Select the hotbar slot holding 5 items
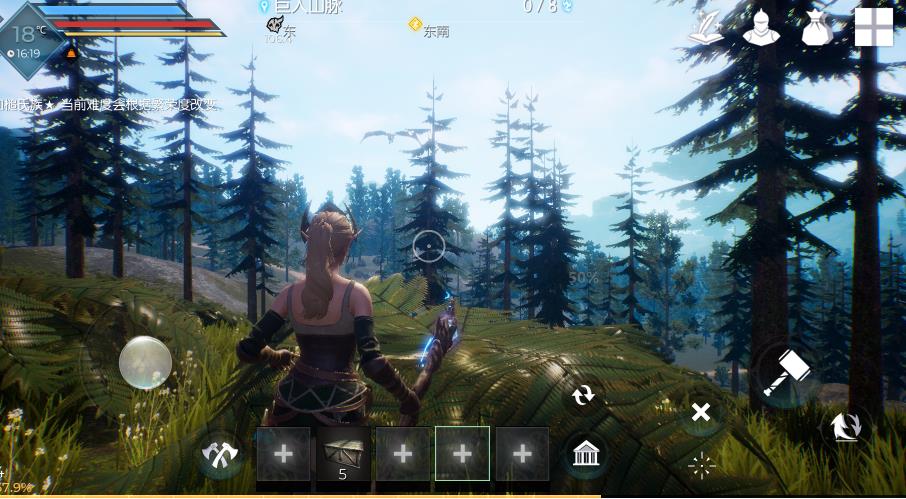 pyautogui.click(x=343, y=454)
